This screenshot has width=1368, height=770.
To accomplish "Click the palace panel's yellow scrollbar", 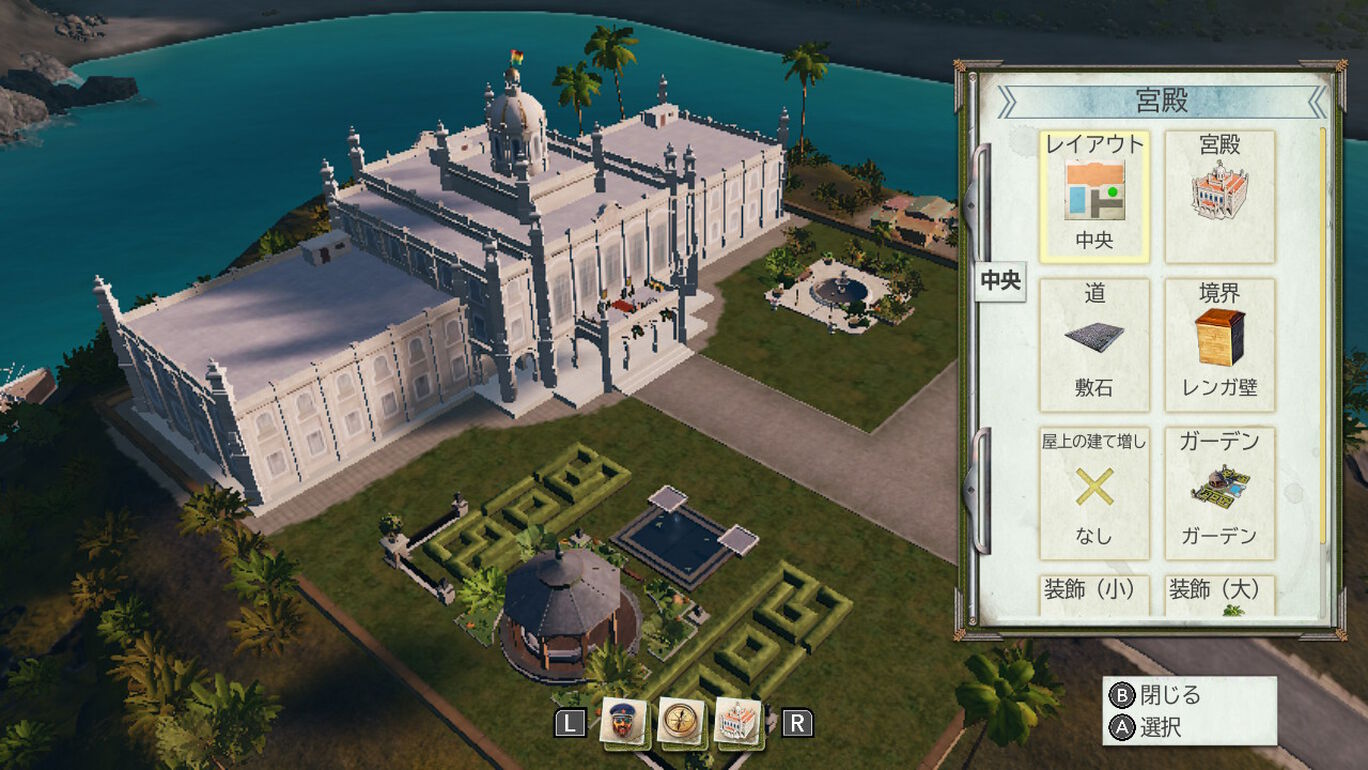I will pos(1323,330).
